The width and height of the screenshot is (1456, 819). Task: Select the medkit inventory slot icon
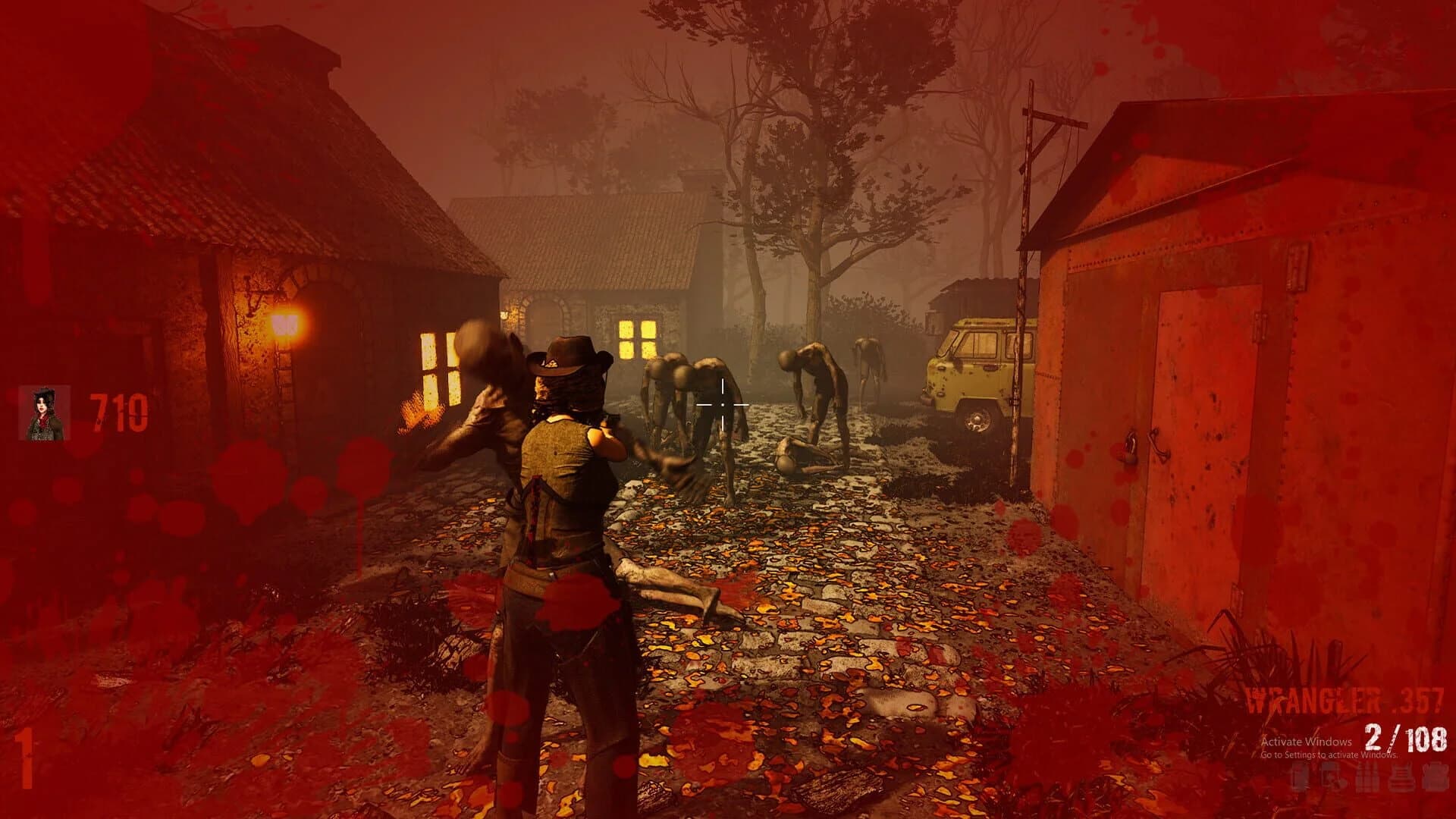coord(1437,775)
